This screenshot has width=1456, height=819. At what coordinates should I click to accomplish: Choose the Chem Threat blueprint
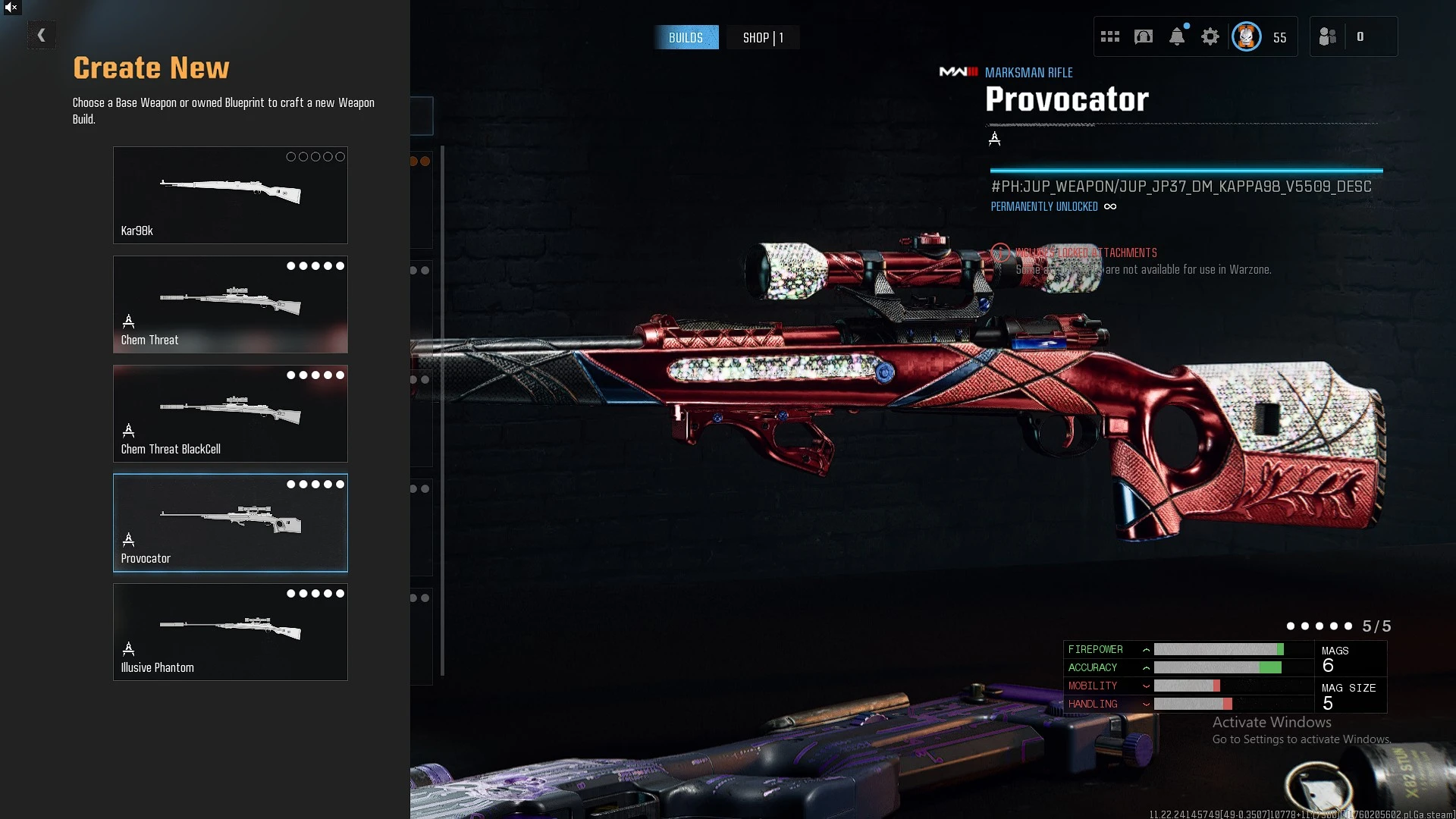click(230, 304)
